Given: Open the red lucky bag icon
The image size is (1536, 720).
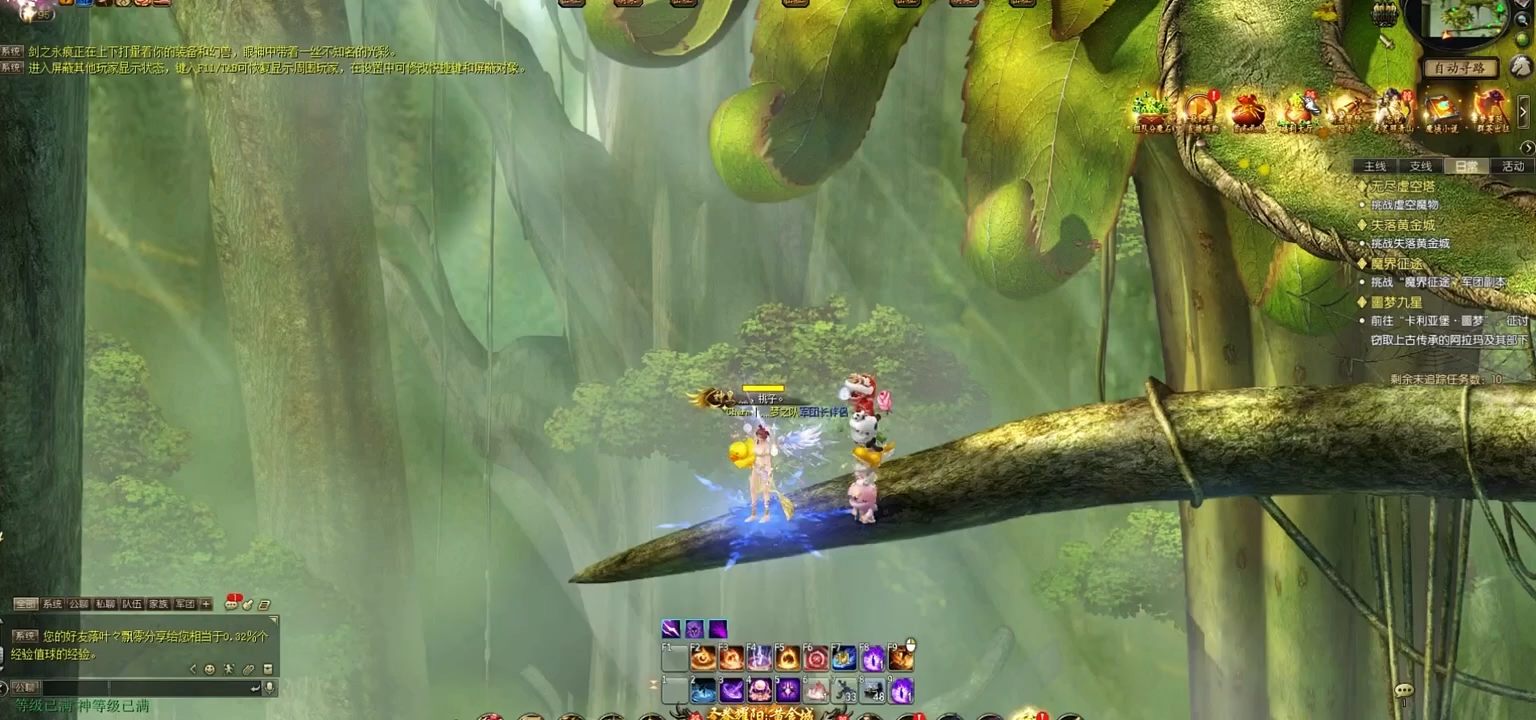Looking at the screenshot, I should 1248,109.
